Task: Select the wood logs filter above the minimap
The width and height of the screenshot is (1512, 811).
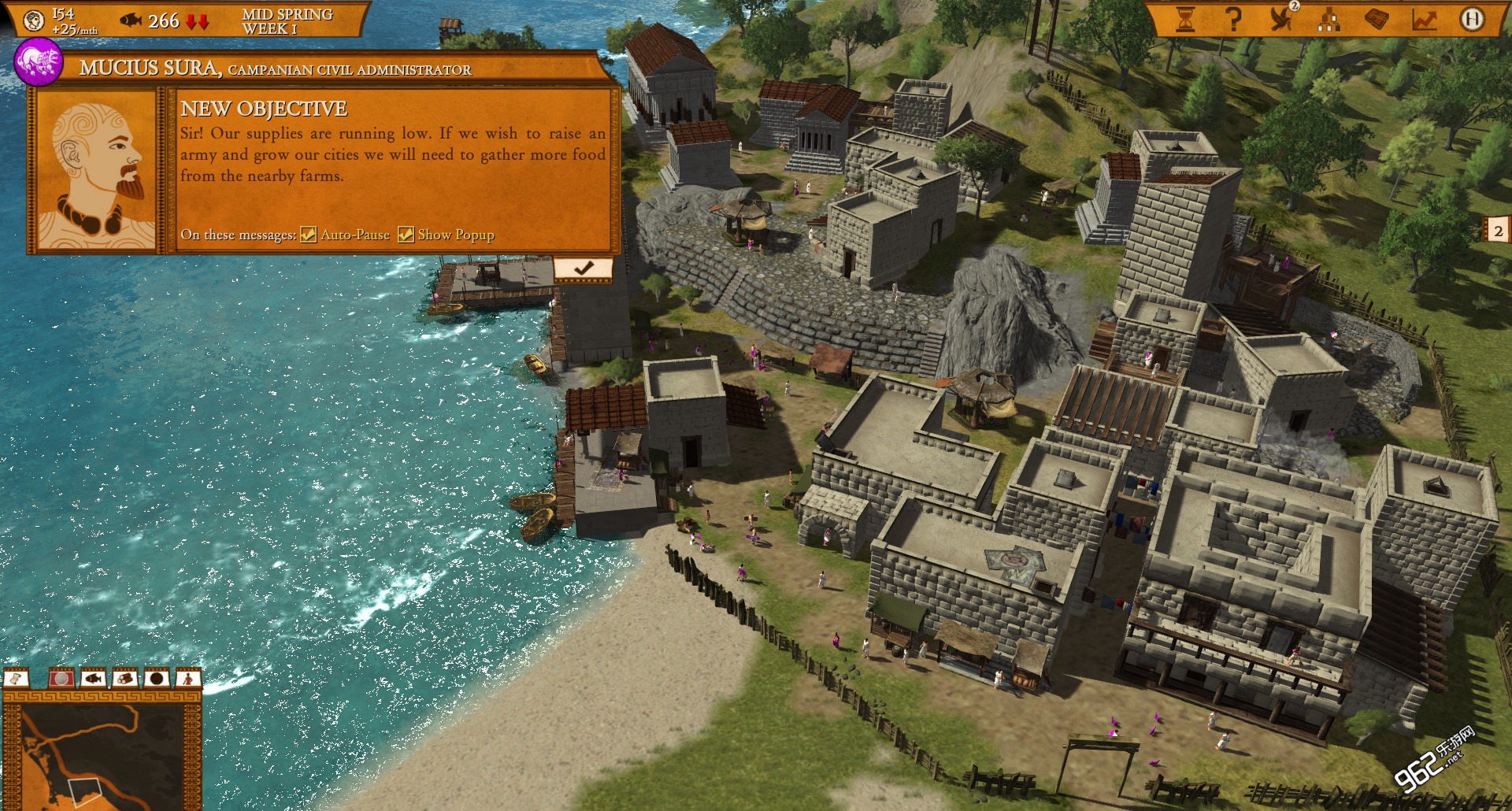Action: pos(124,678)
